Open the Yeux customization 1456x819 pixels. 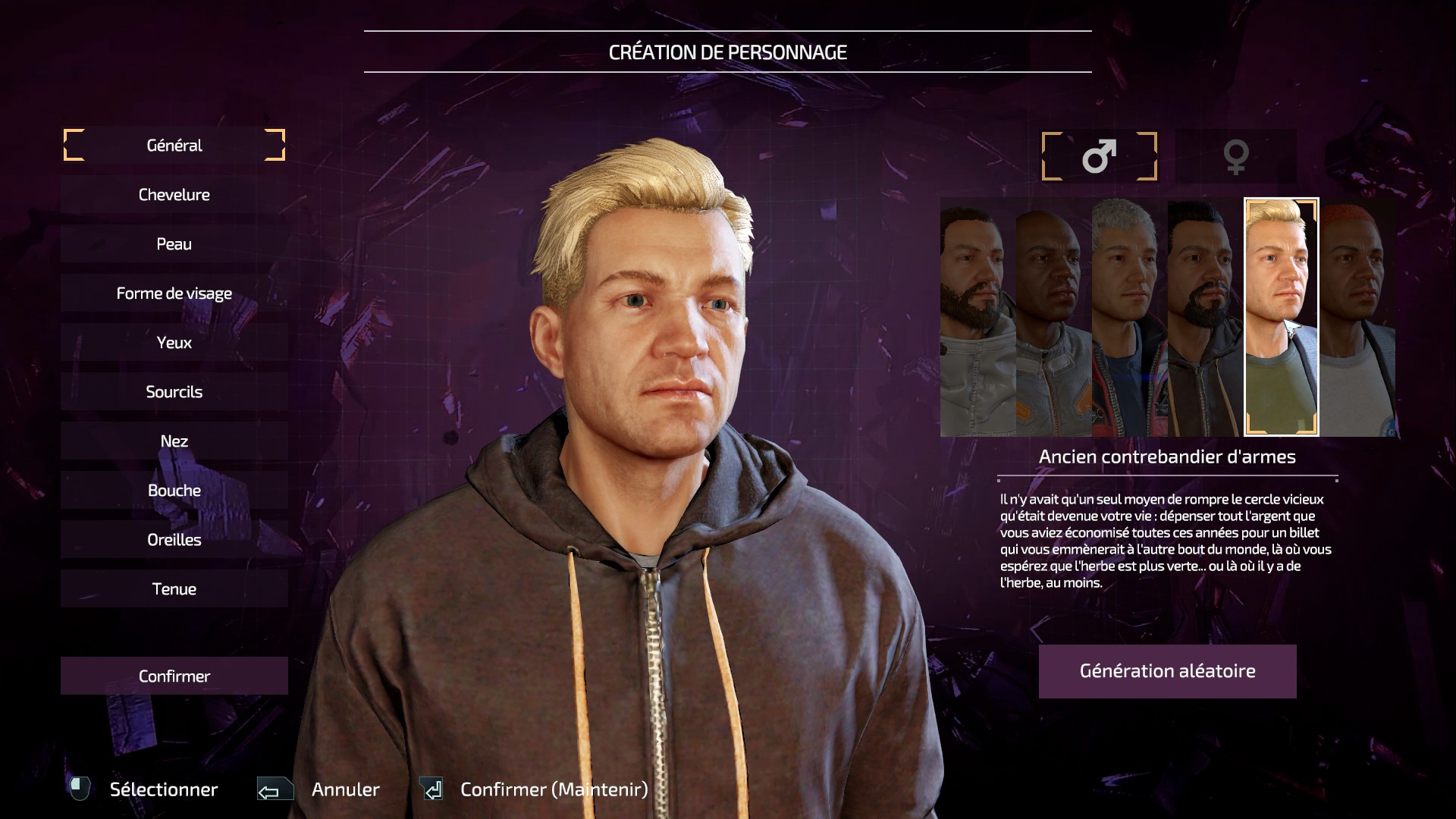(x=174, y=343)
